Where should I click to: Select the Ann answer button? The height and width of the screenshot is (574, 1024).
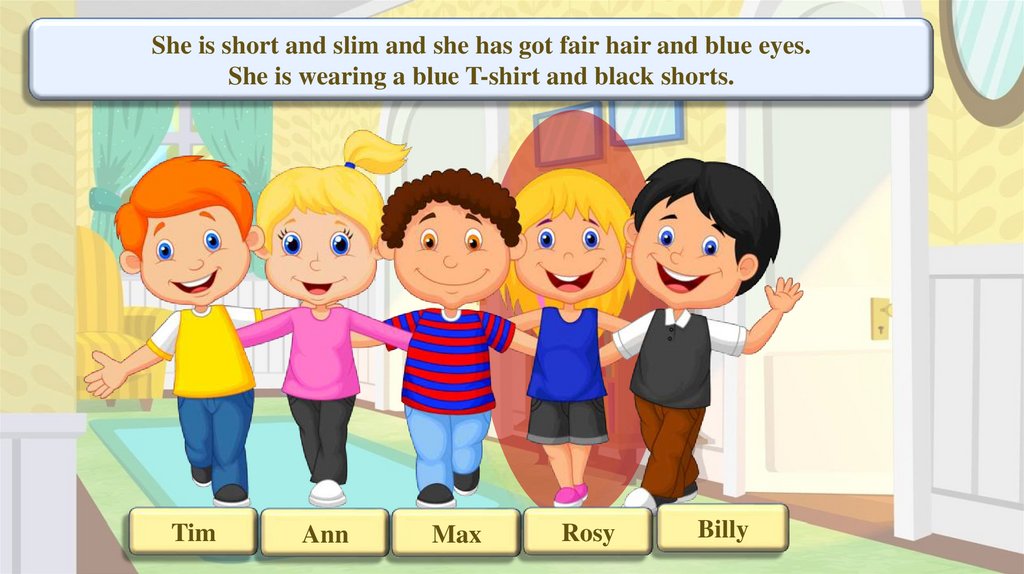324,533
